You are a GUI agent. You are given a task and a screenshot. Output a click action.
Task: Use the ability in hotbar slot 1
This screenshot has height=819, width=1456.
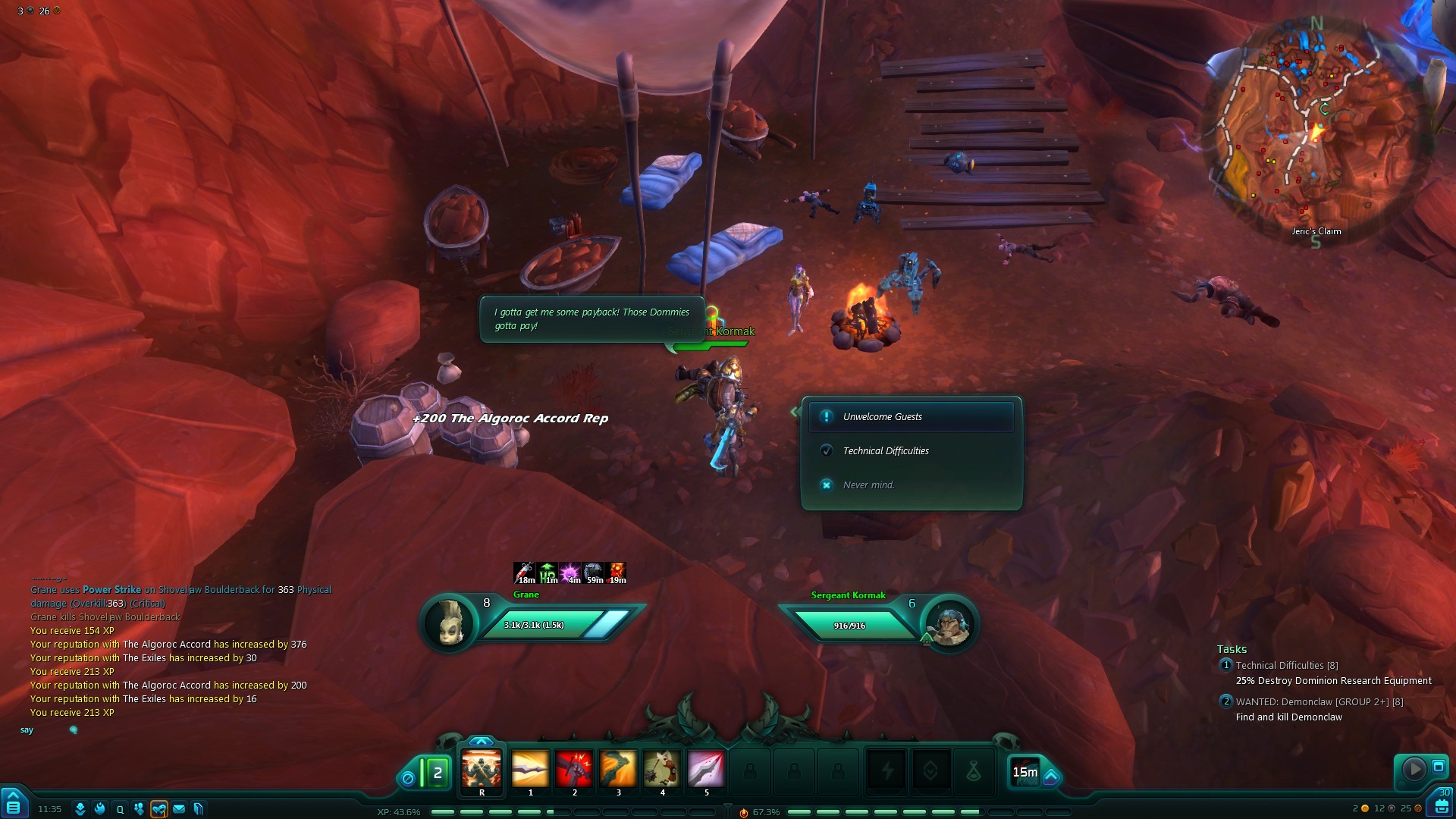coord(530,770)
